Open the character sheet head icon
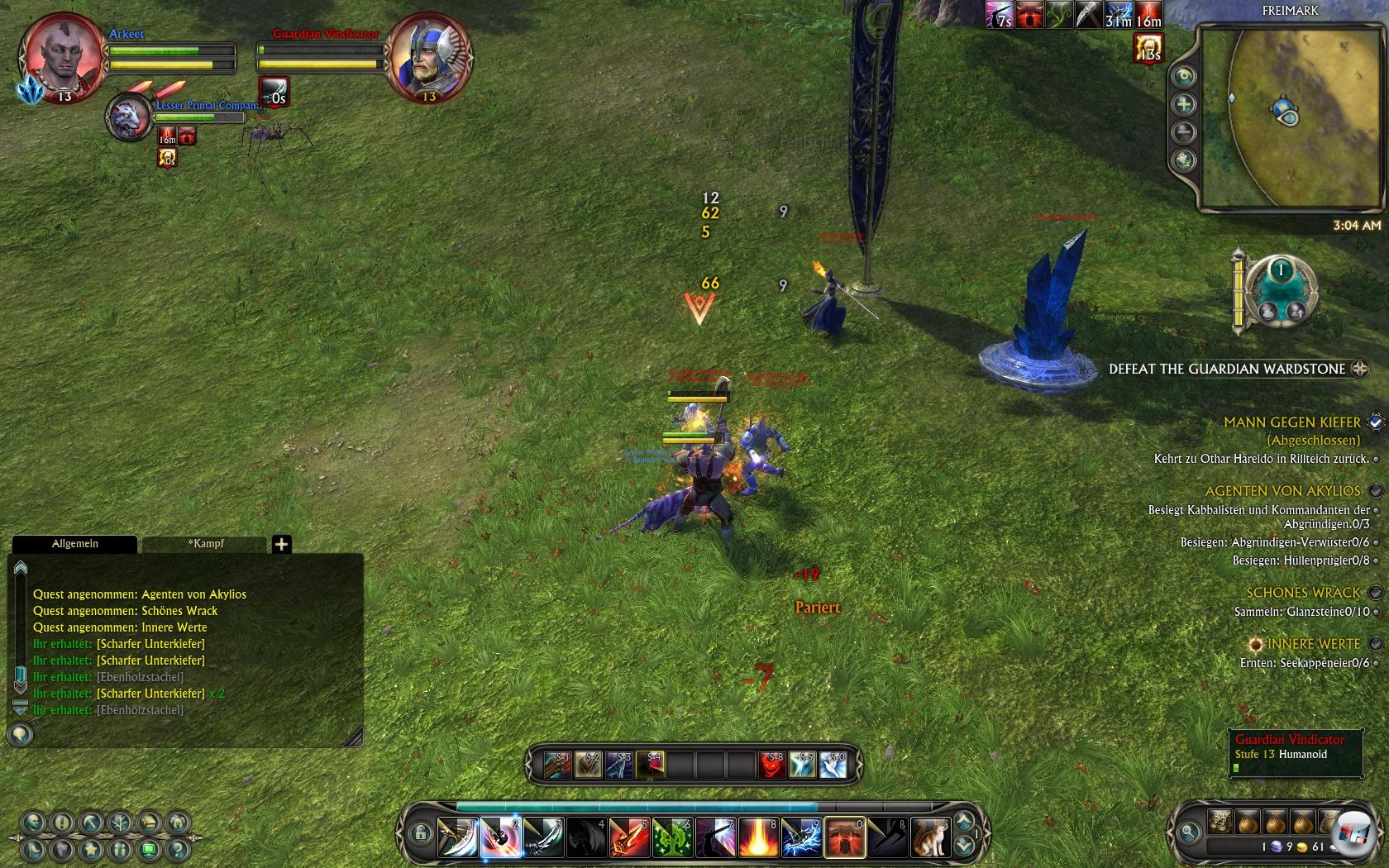 point(33,822)
